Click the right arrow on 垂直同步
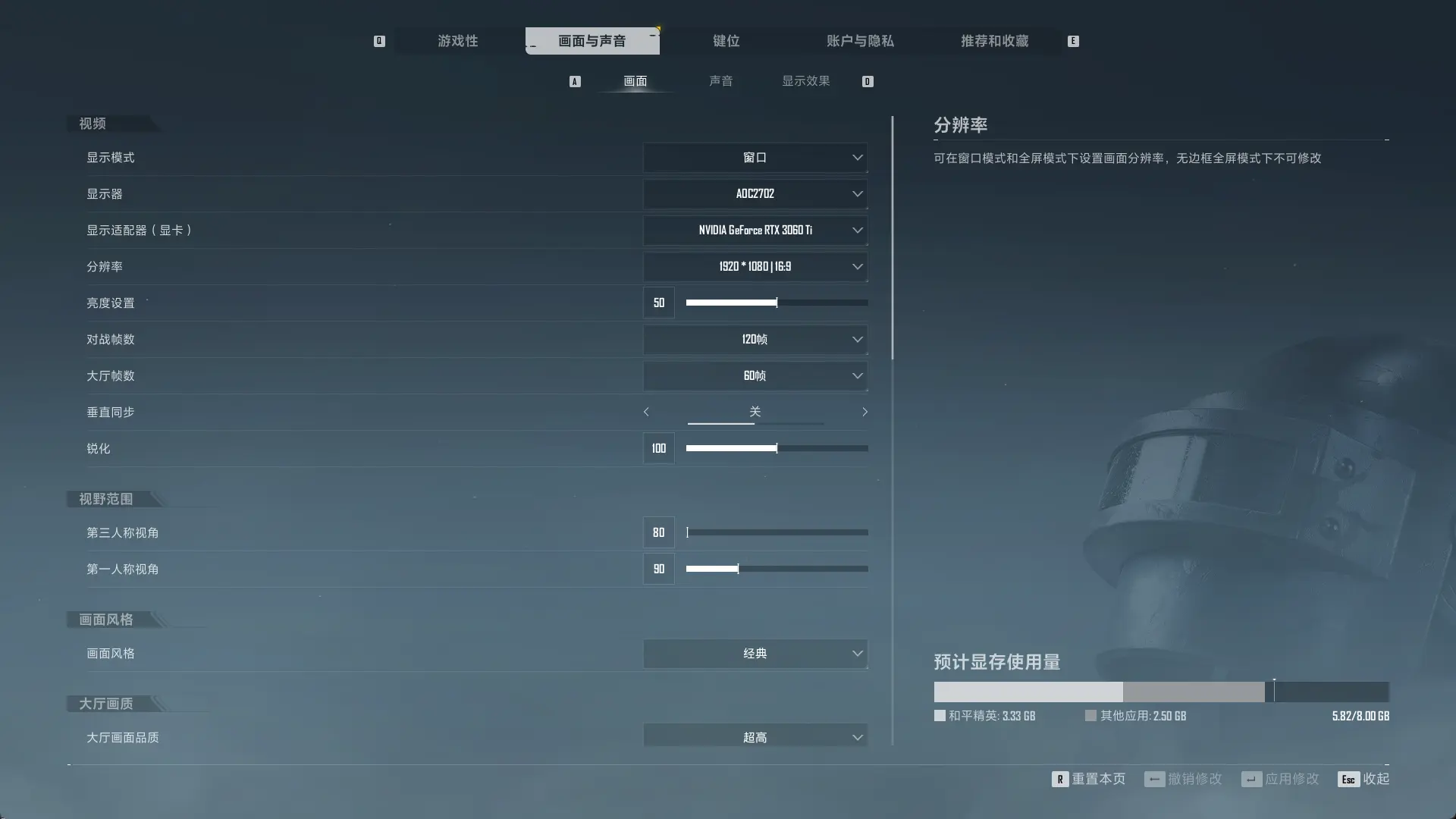This screenshot has height=819, width=1456. (x=865, y=412)
